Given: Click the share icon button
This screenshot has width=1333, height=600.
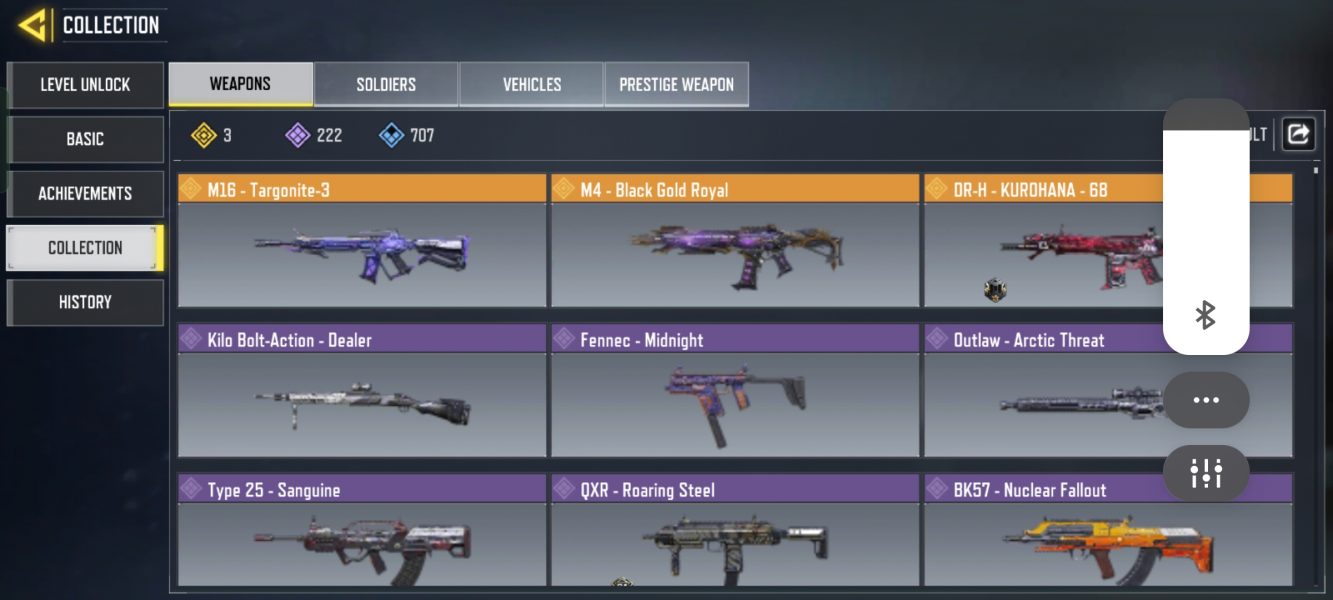Looking at the screenshot, I should coord(1298,134).
